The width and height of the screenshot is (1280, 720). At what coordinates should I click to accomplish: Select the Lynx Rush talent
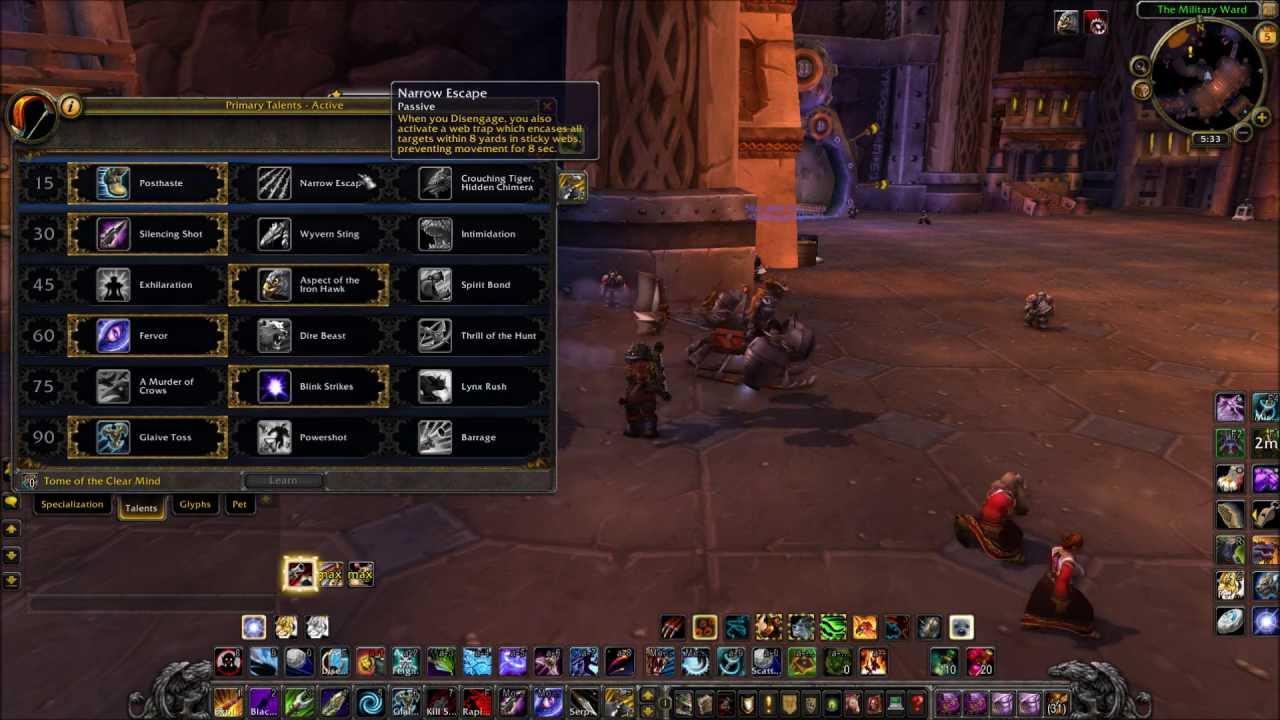[469, 386]
